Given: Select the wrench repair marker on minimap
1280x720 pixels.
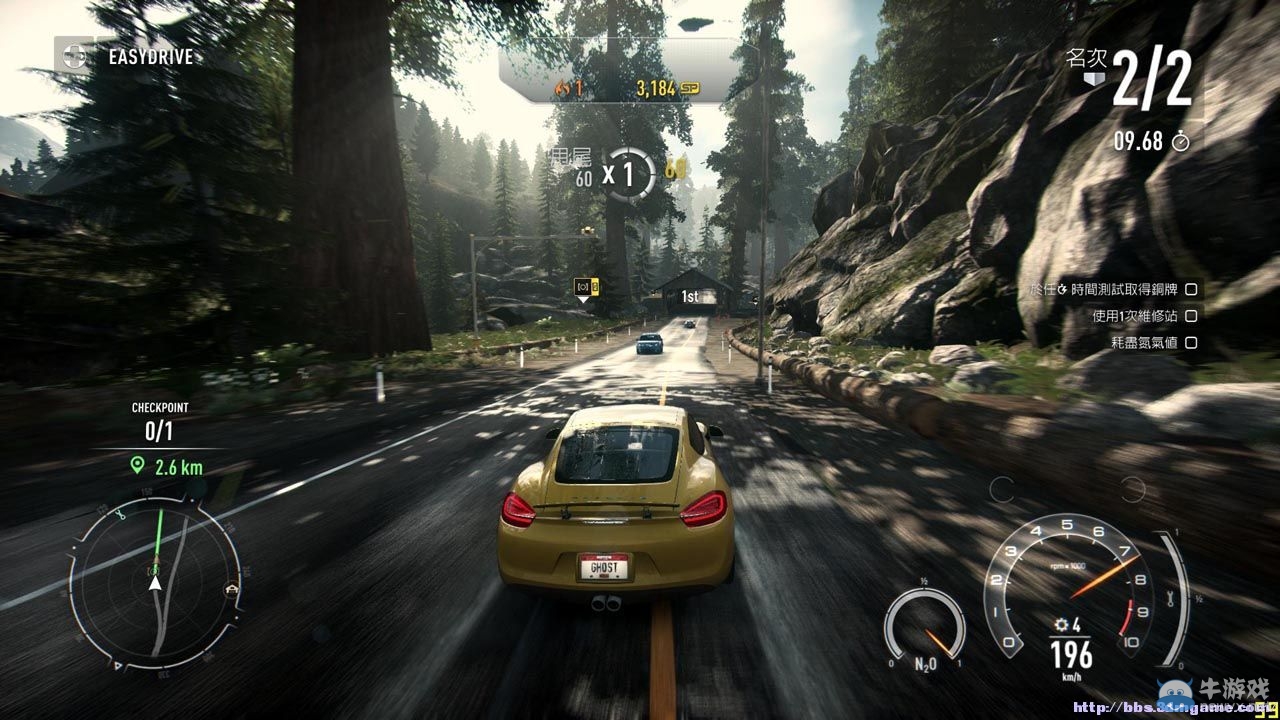Looking at the screenshot, I should [119, 516].
